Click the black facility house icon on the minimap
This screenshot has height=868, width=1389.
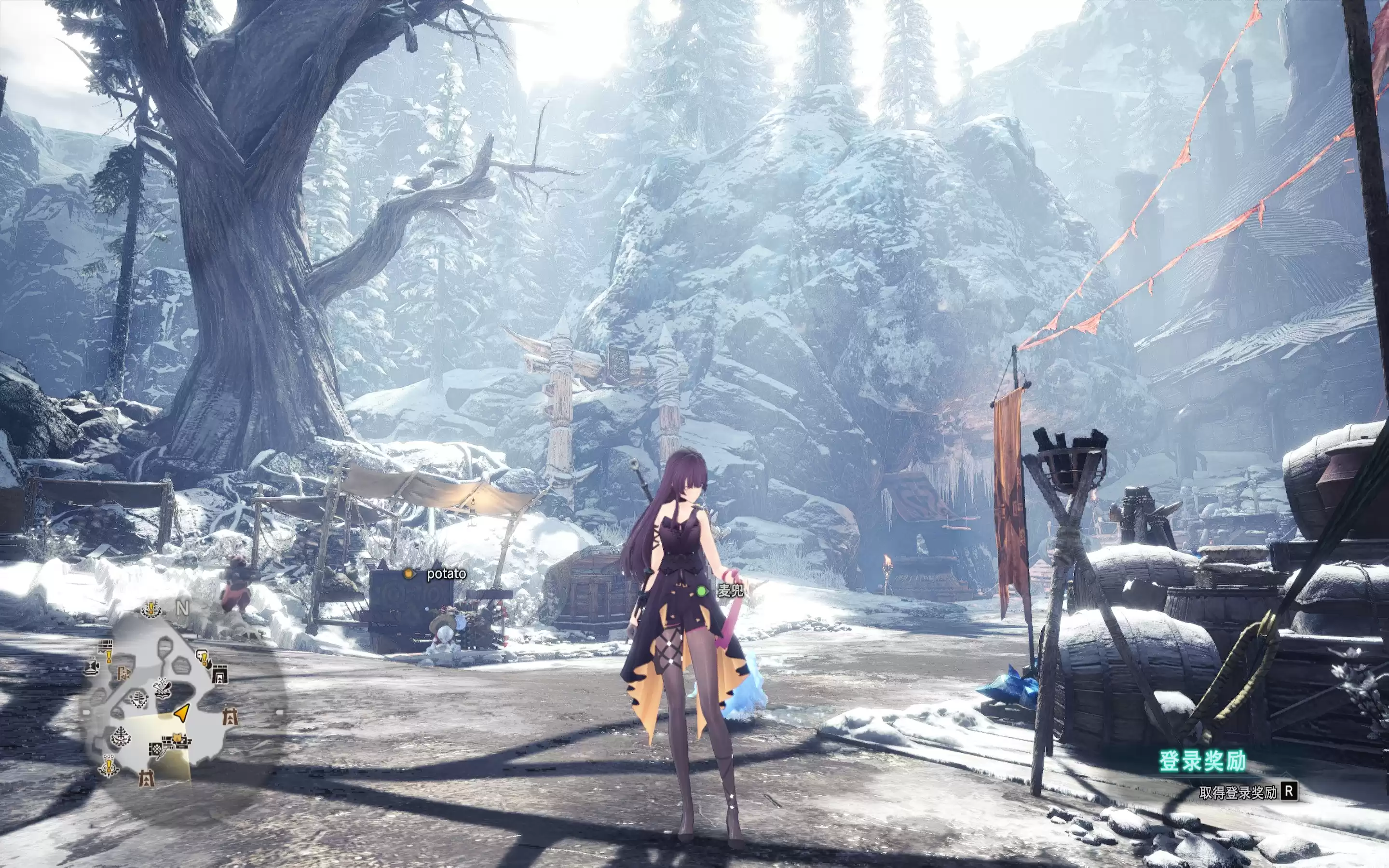[x=219, y=674]
